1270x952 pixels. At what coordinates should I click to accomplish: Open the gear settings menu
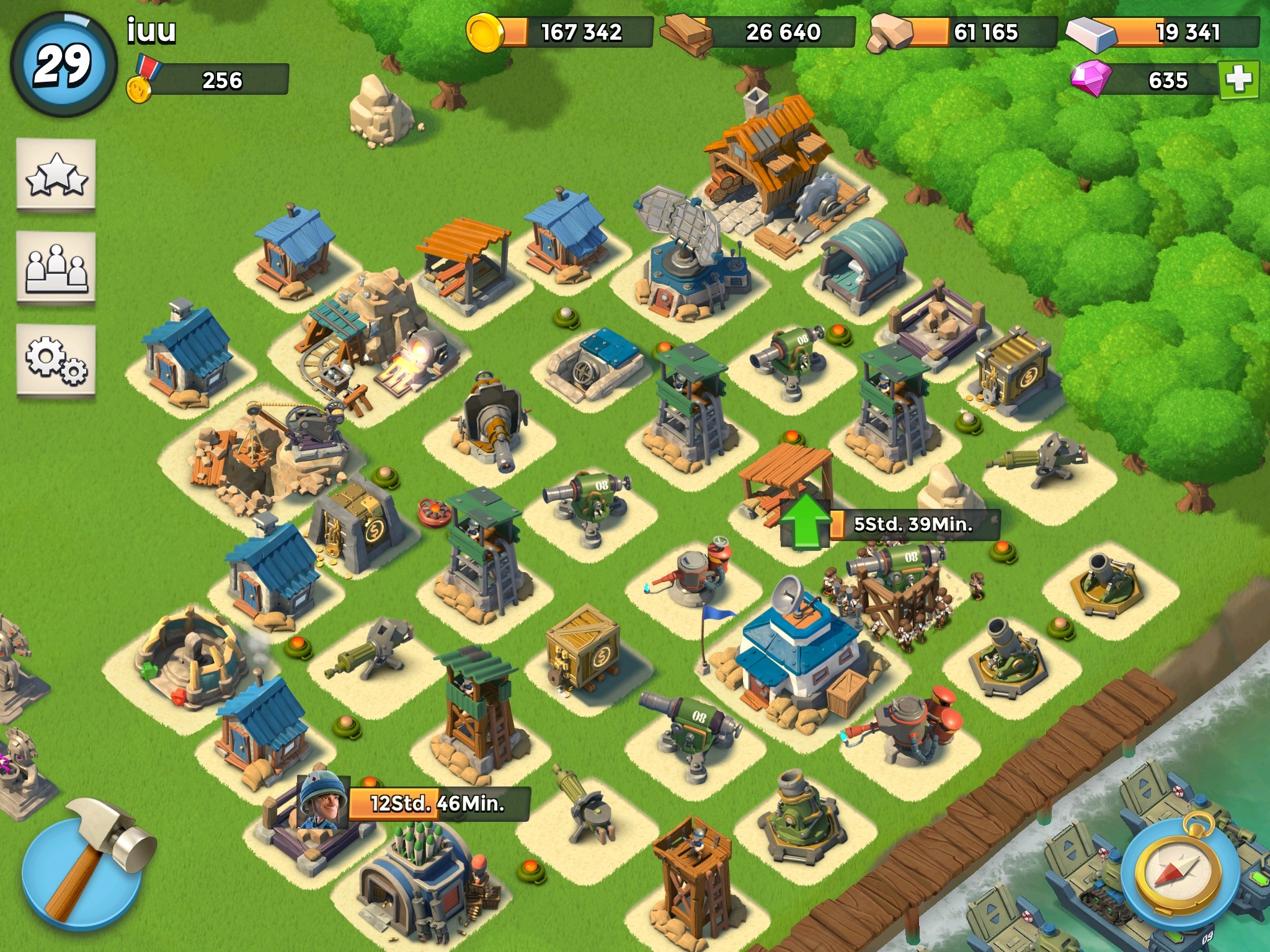pos(56,359)
